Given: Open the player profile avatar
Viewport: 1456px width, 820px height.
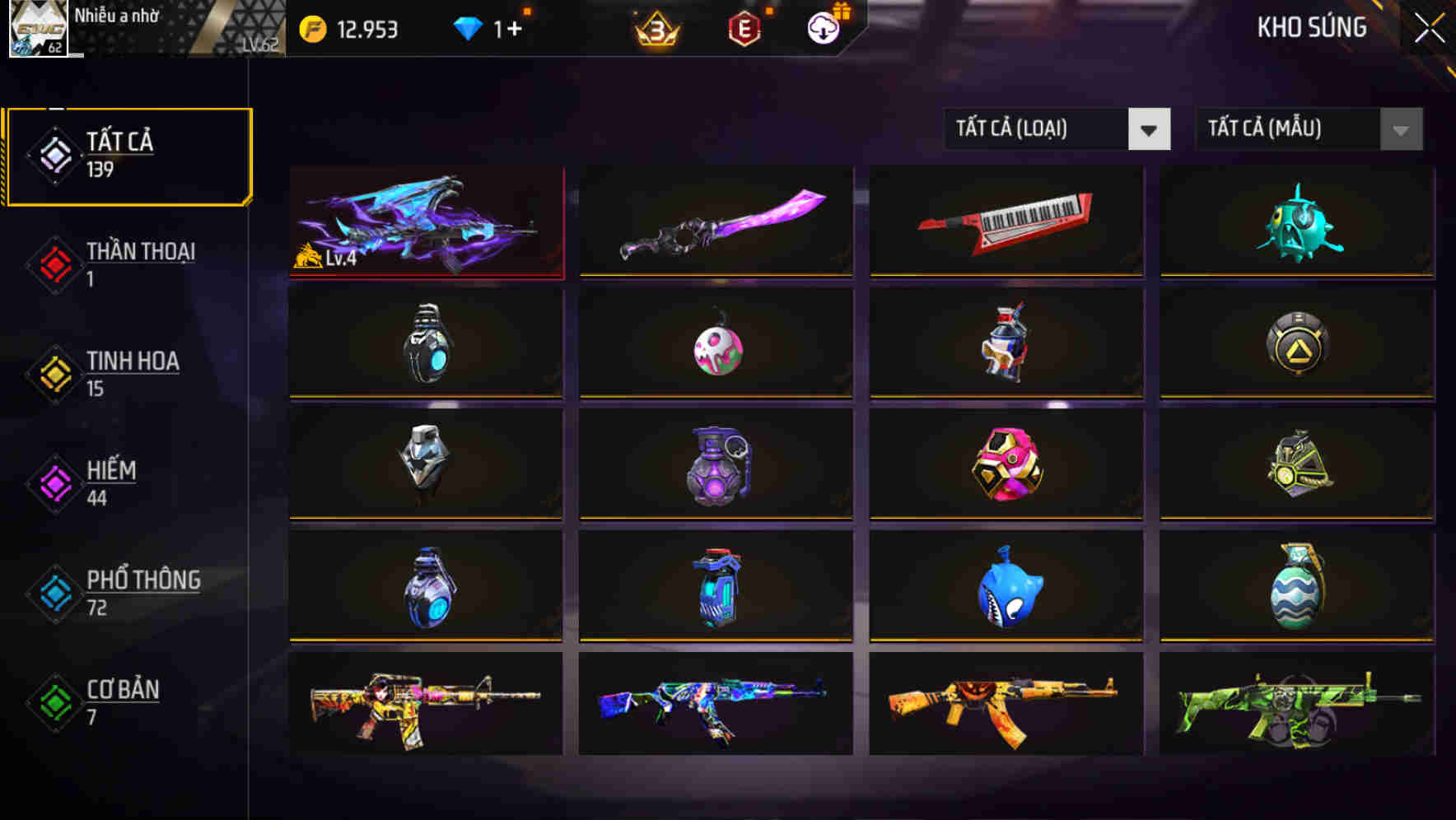Looking at the screenshot, I should coord(35,30).
